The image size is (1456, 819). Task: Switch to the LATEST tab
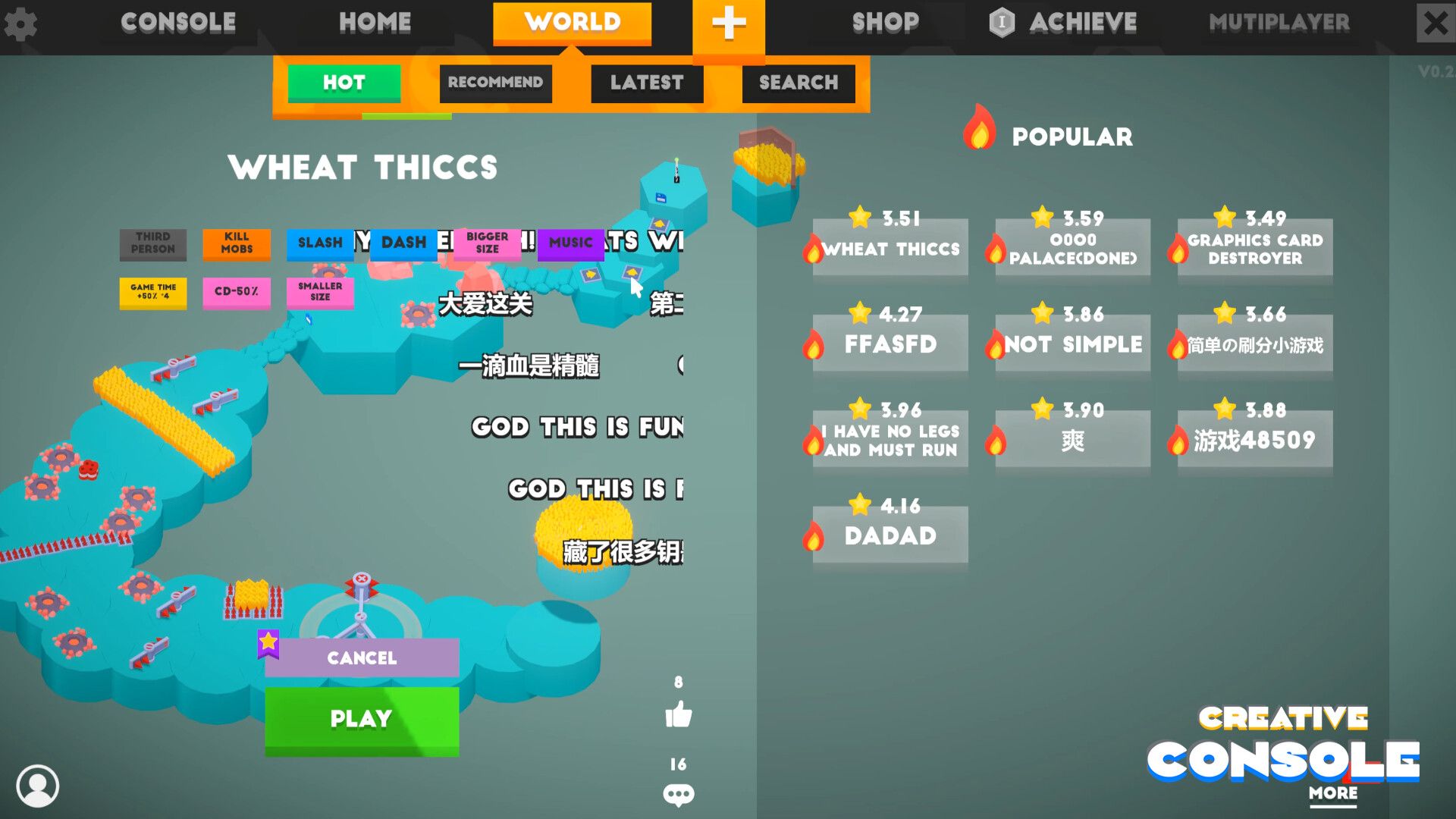646,83
